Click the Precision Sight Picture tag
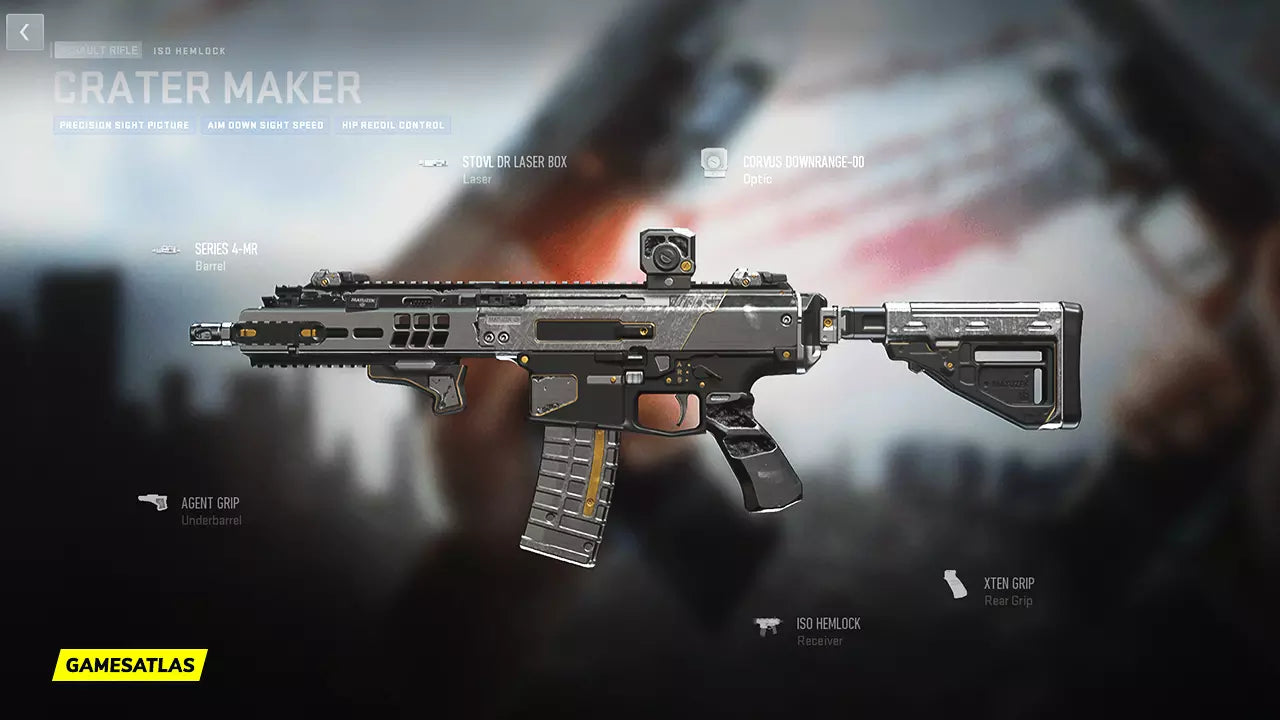The image size is (1280, 720). point(124,126)
